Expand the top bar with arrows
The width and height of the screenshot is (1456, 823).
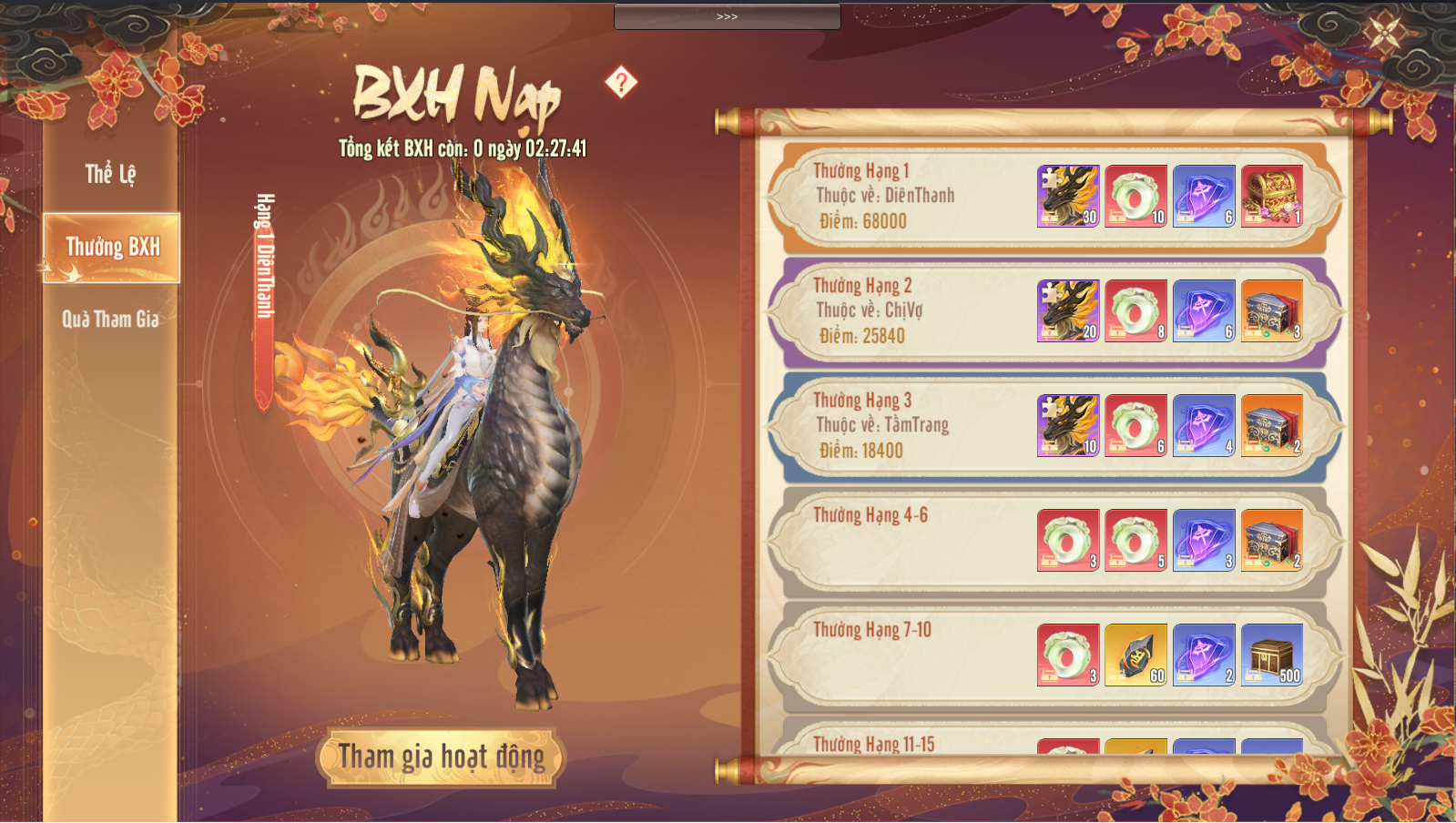tap(727, 16)
